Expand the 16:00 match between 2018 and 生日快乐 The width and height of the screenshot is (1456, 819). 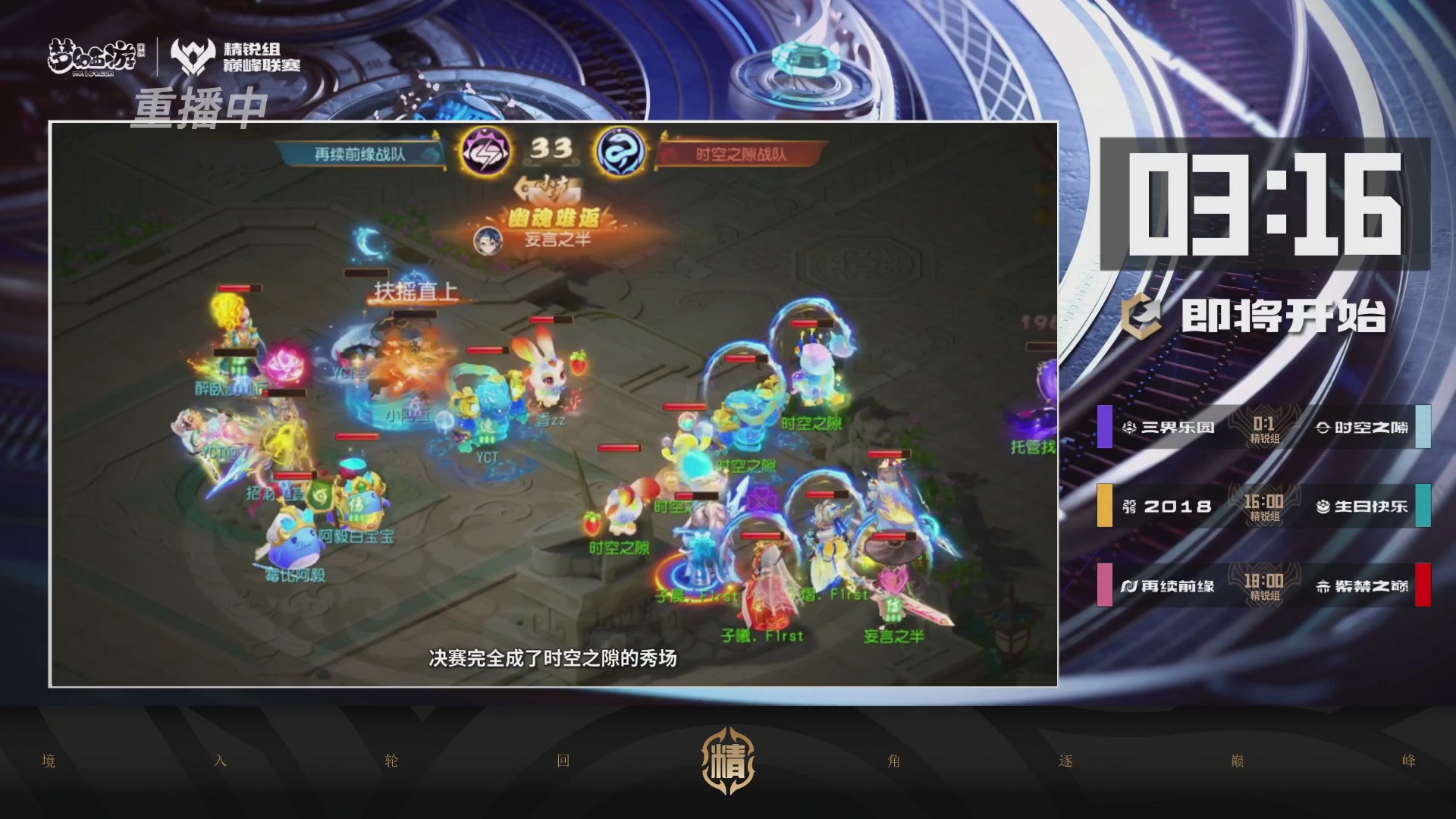tap(1266, 507)
